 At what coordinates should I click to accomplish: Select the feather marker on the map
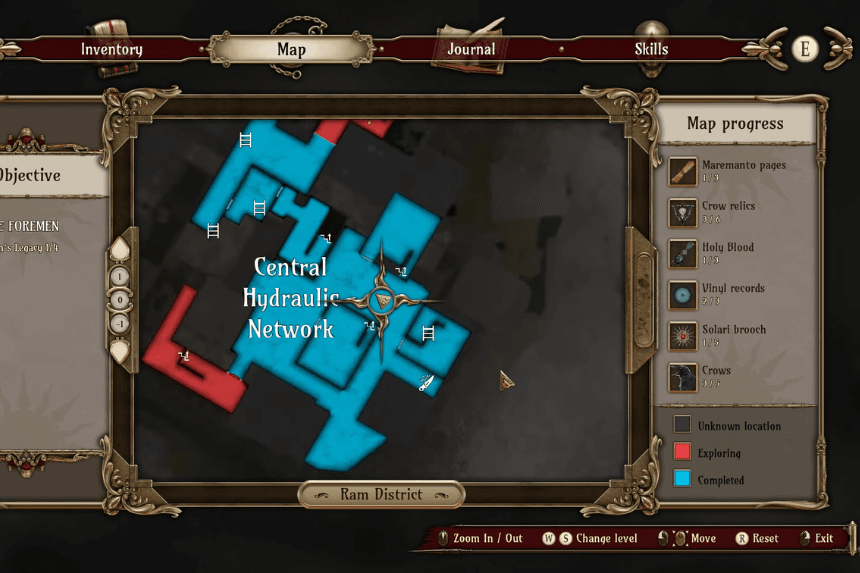[x=426, y=381]
